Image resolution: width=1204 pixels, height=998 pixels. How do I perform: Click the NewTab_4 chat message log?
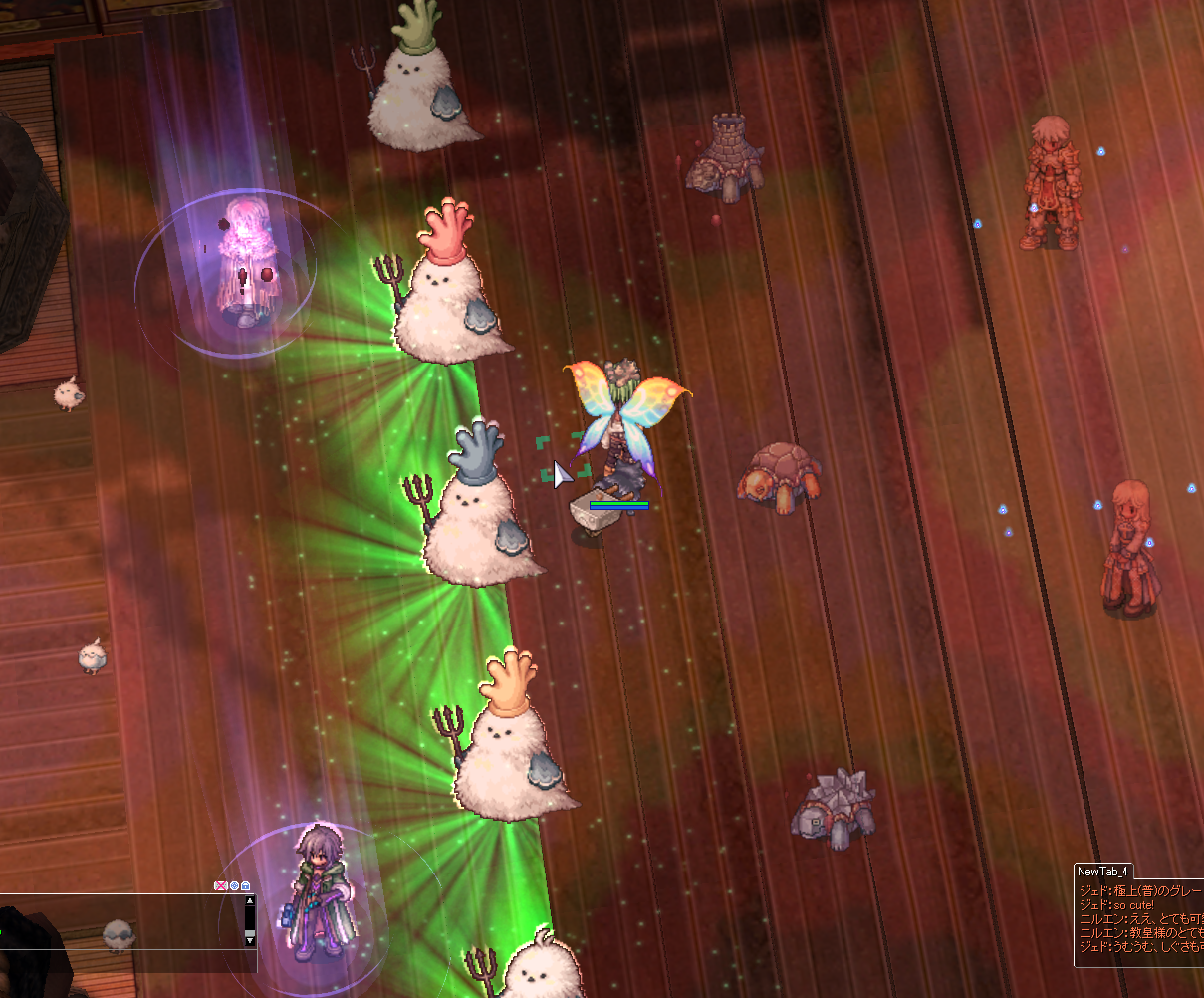1140,921
